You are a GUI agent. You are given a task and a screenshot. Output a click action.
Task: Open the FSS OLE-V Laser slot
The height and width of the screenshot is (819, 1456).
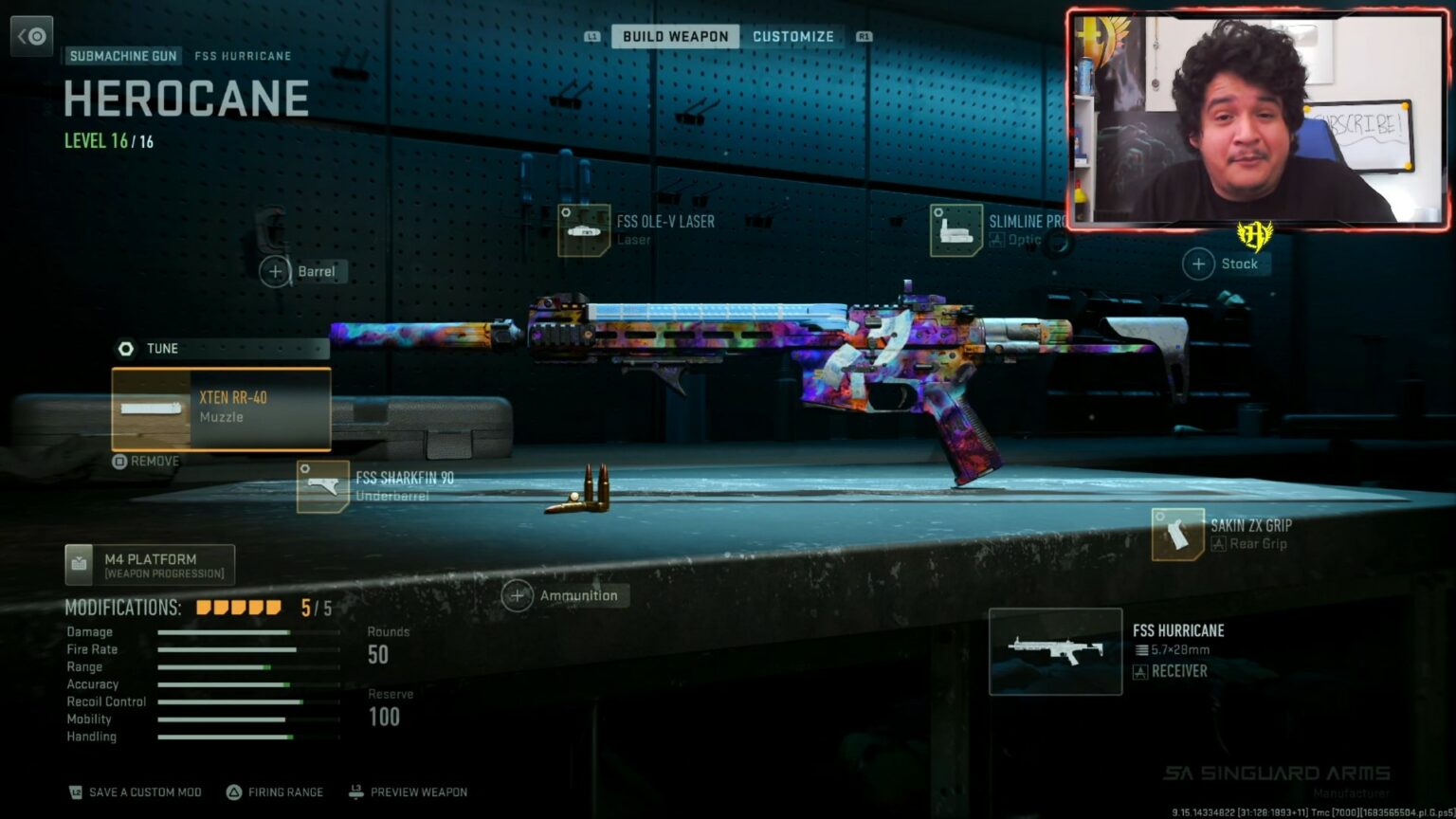click(637, 229)
